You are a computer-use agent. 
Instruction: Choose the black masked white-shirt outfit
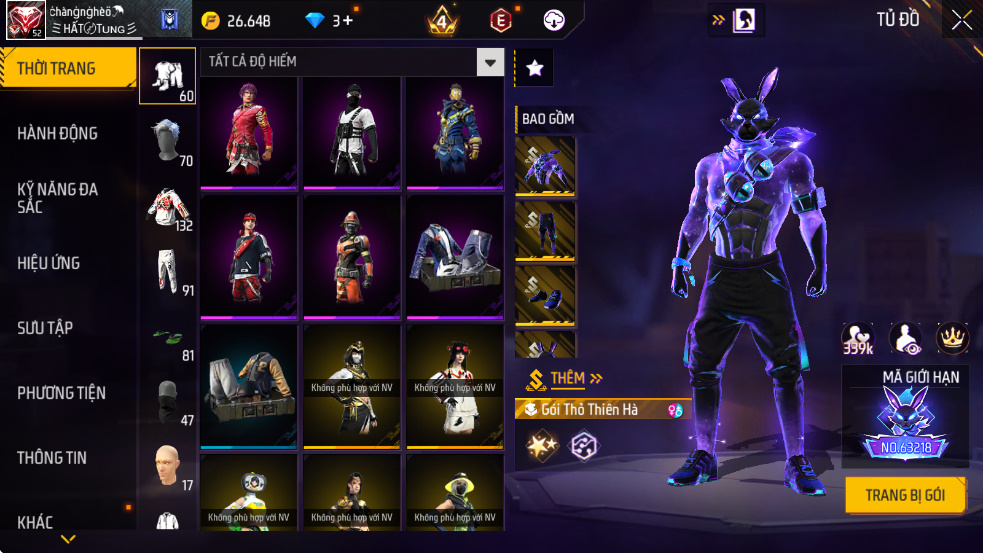pyautogui.click(x=352, y=131)
